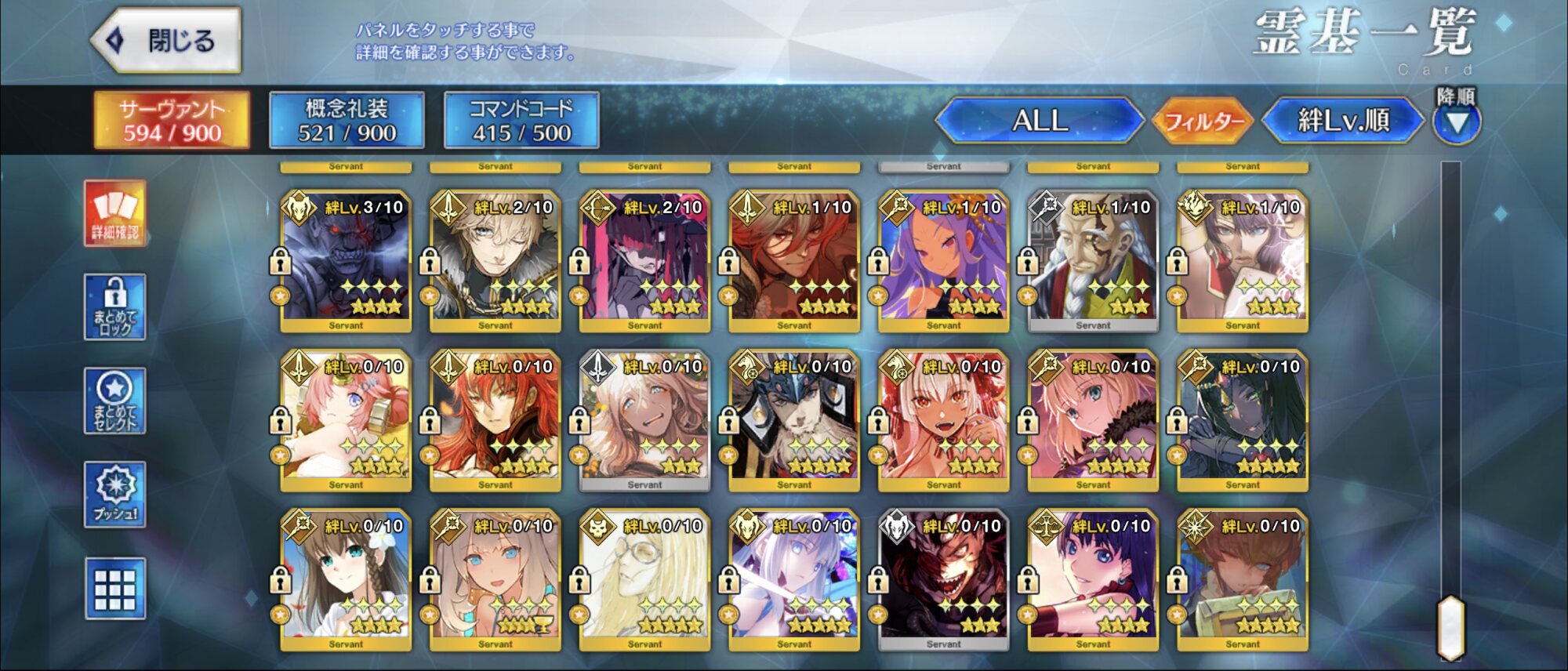
Task: Activate the 詳細確認 card detail mode
Action: [115, 213]
